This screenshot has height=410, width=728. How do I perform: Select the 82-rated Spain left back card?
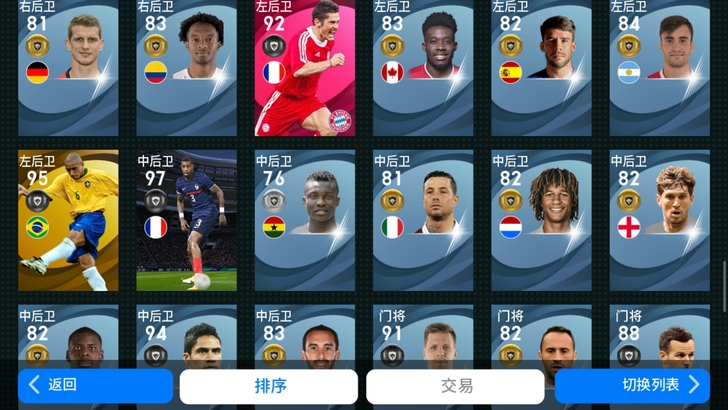[541, 68]
